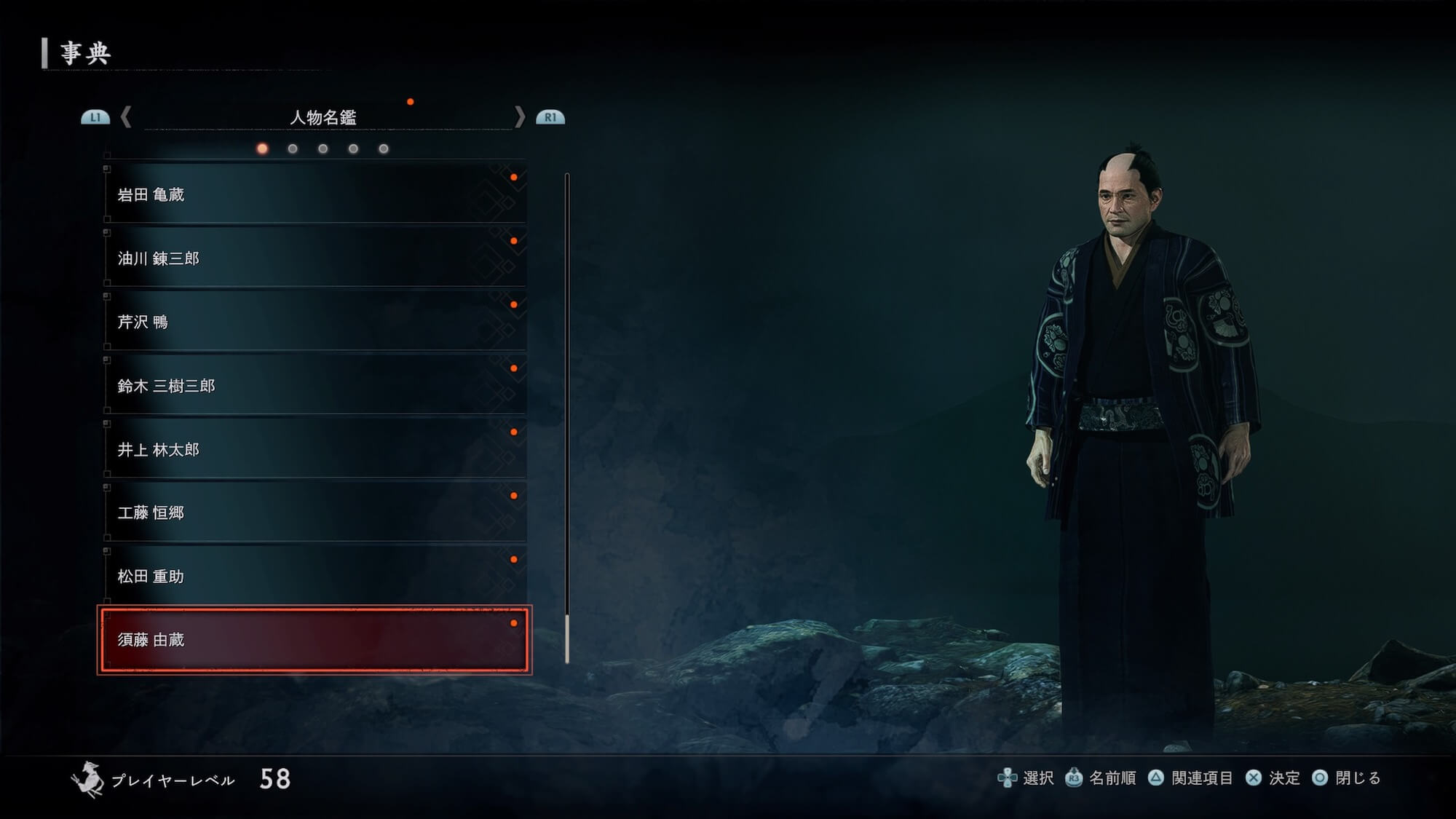The width and height of the screenshot is (1456, 819).
Task: Select 鈴木 三樹三郎 in the character list
Action: point(314,386)
